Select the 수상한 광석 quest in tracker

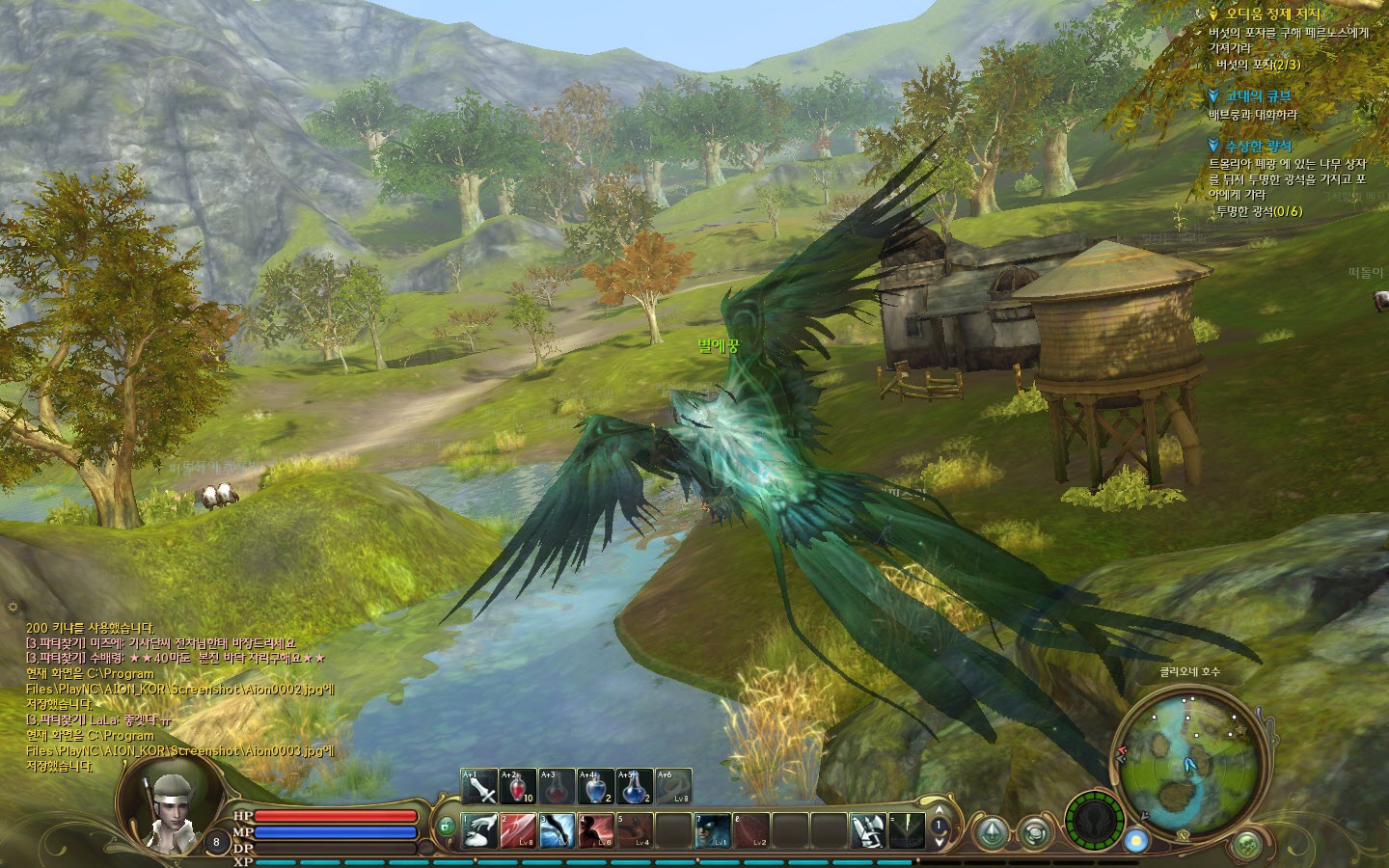coord(1258,147)
